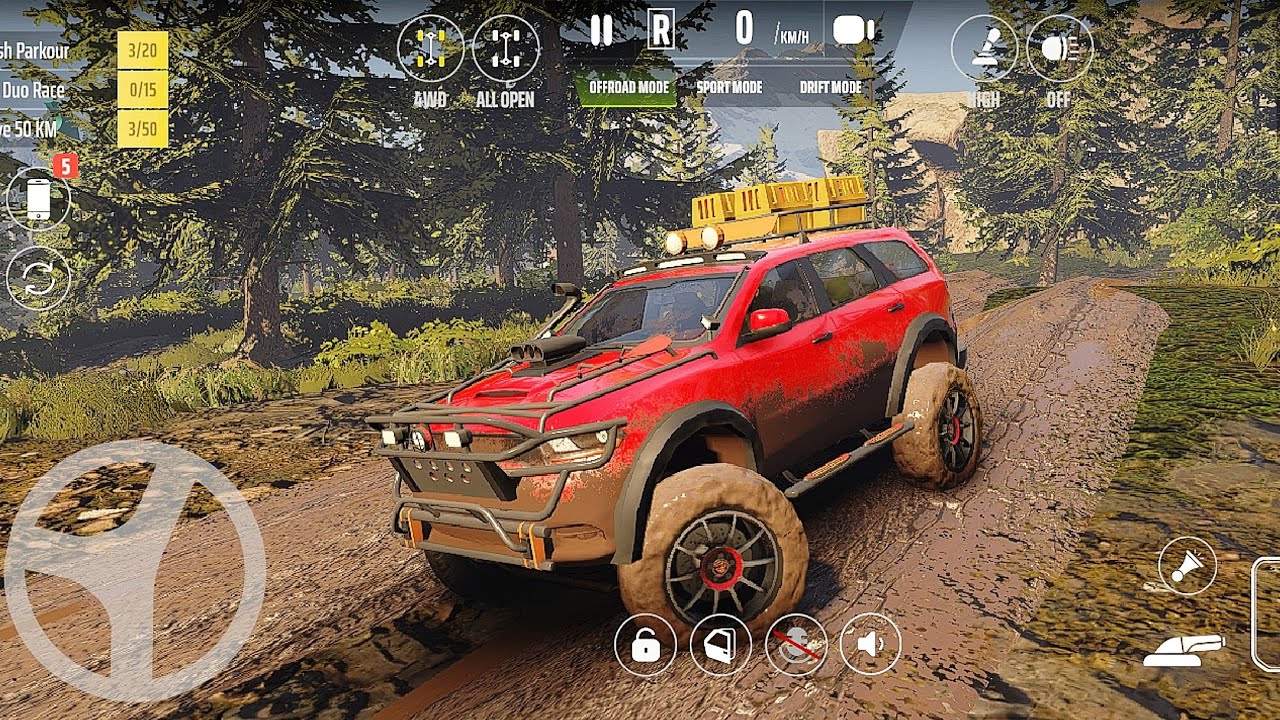Grab the steering wheel control

135,570
